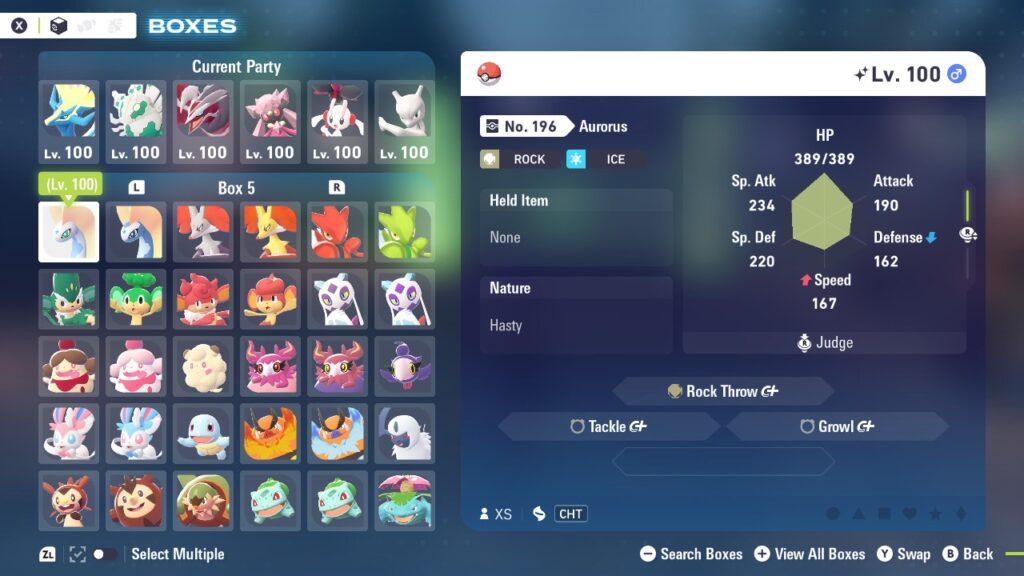Screen dimensions: 1024x576
Task: Choose Absol from the box
Action: 404,433
